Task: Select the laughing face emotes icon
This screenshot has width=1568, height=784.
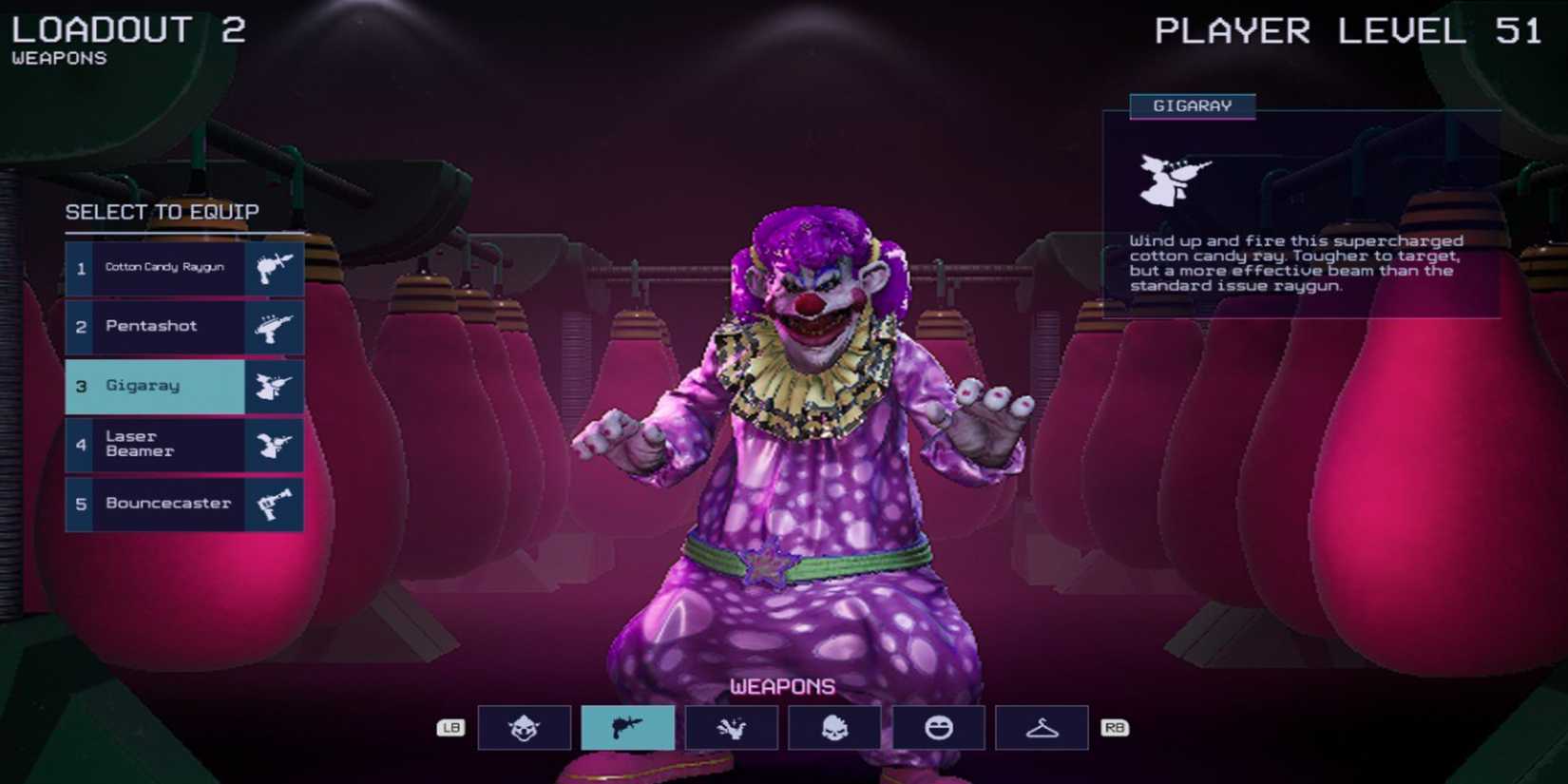Action: click(x=938, y=727)
